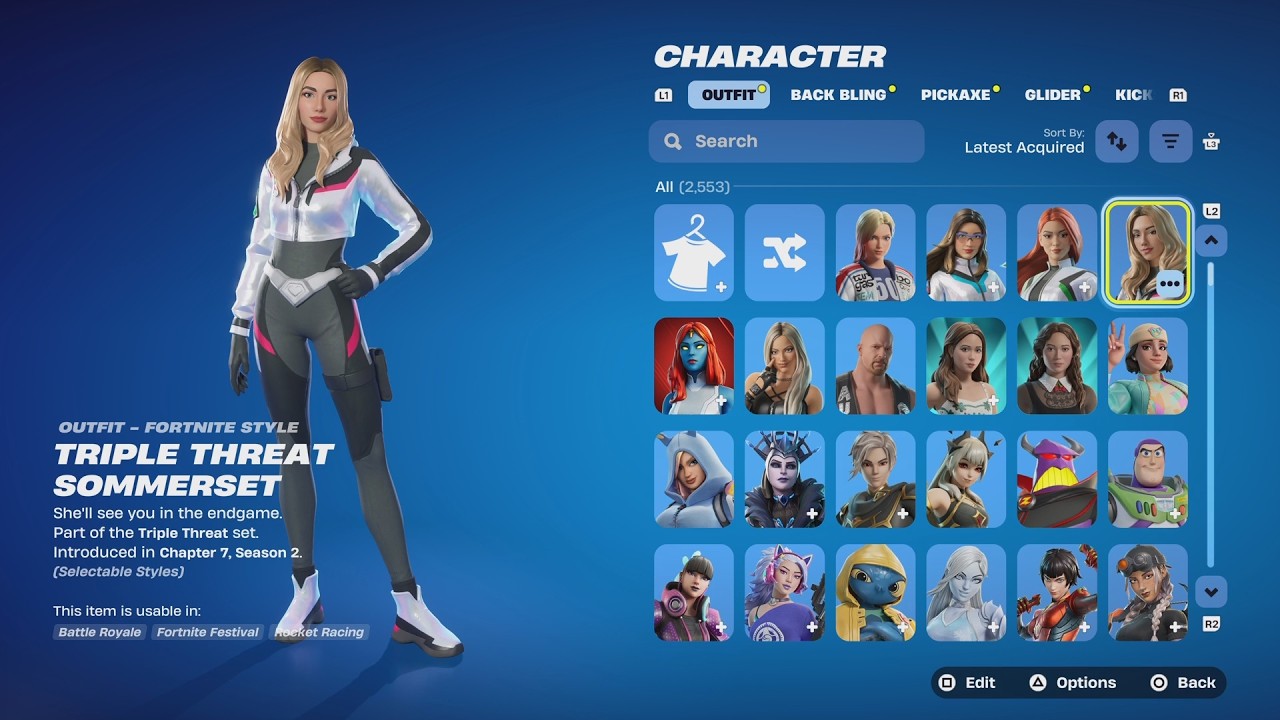Toggle the sort order arrows button
The width and height of the screenshot is (1280, 720).
pyautogui.click(x=1117, y=141)
